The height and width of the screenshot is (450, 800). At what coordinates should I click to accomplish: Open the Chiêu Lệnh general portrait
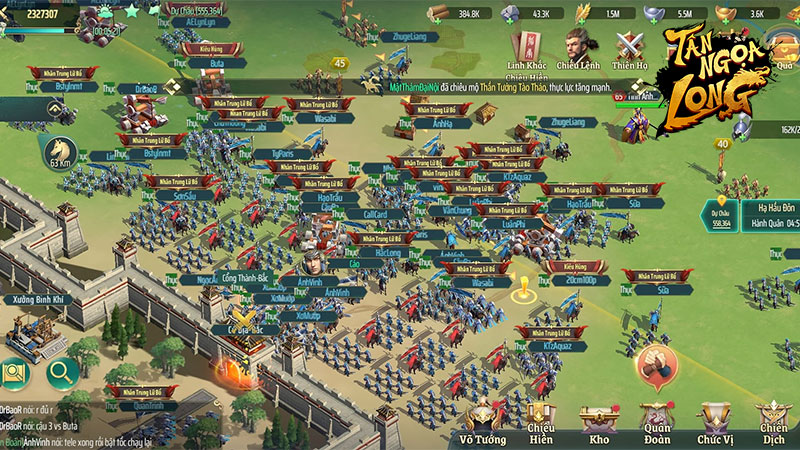(577, 46)
